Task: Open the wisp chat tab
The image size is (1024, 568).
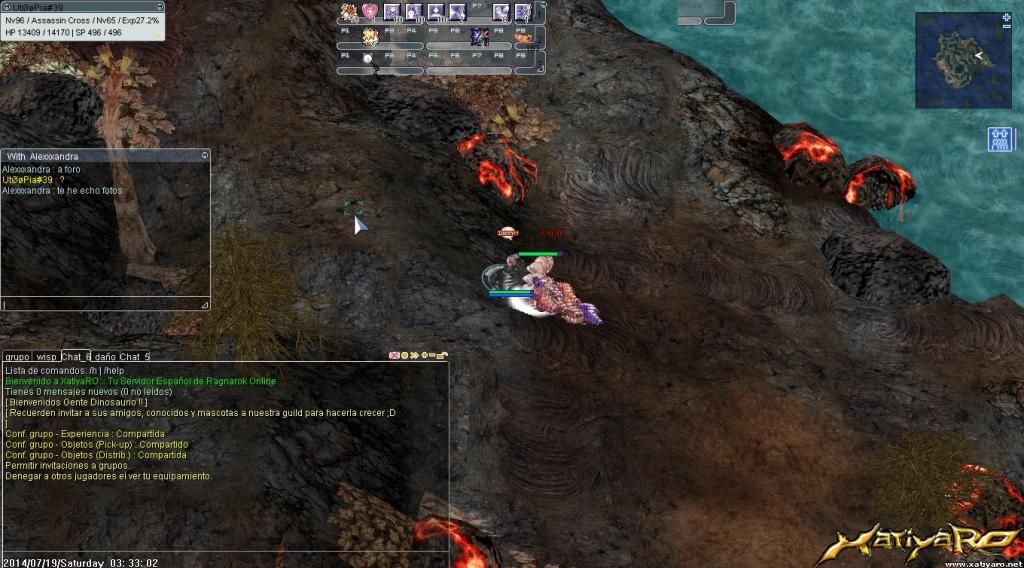Action: coord(46,356)
